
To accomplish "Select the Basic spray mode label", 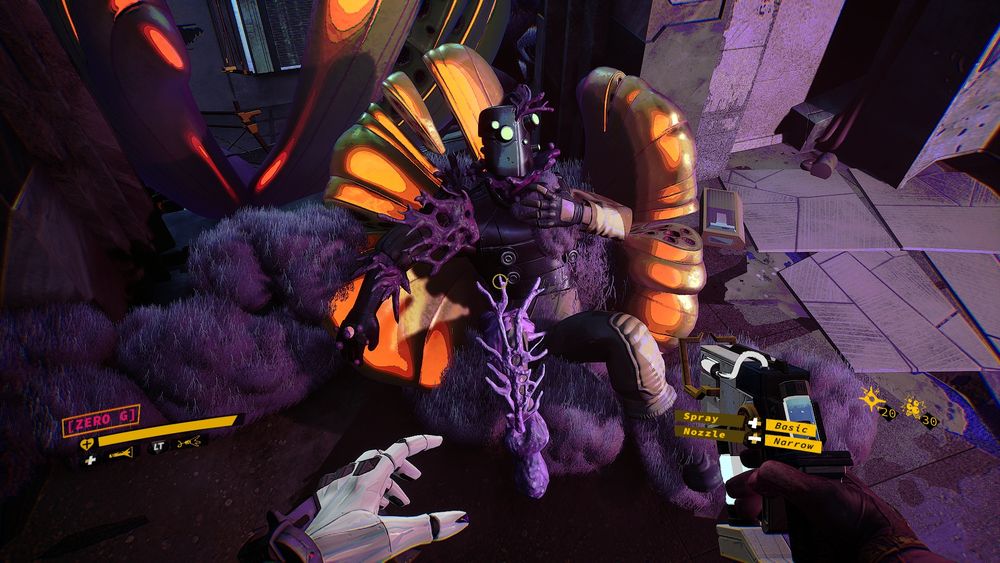I will click(791, 427).
